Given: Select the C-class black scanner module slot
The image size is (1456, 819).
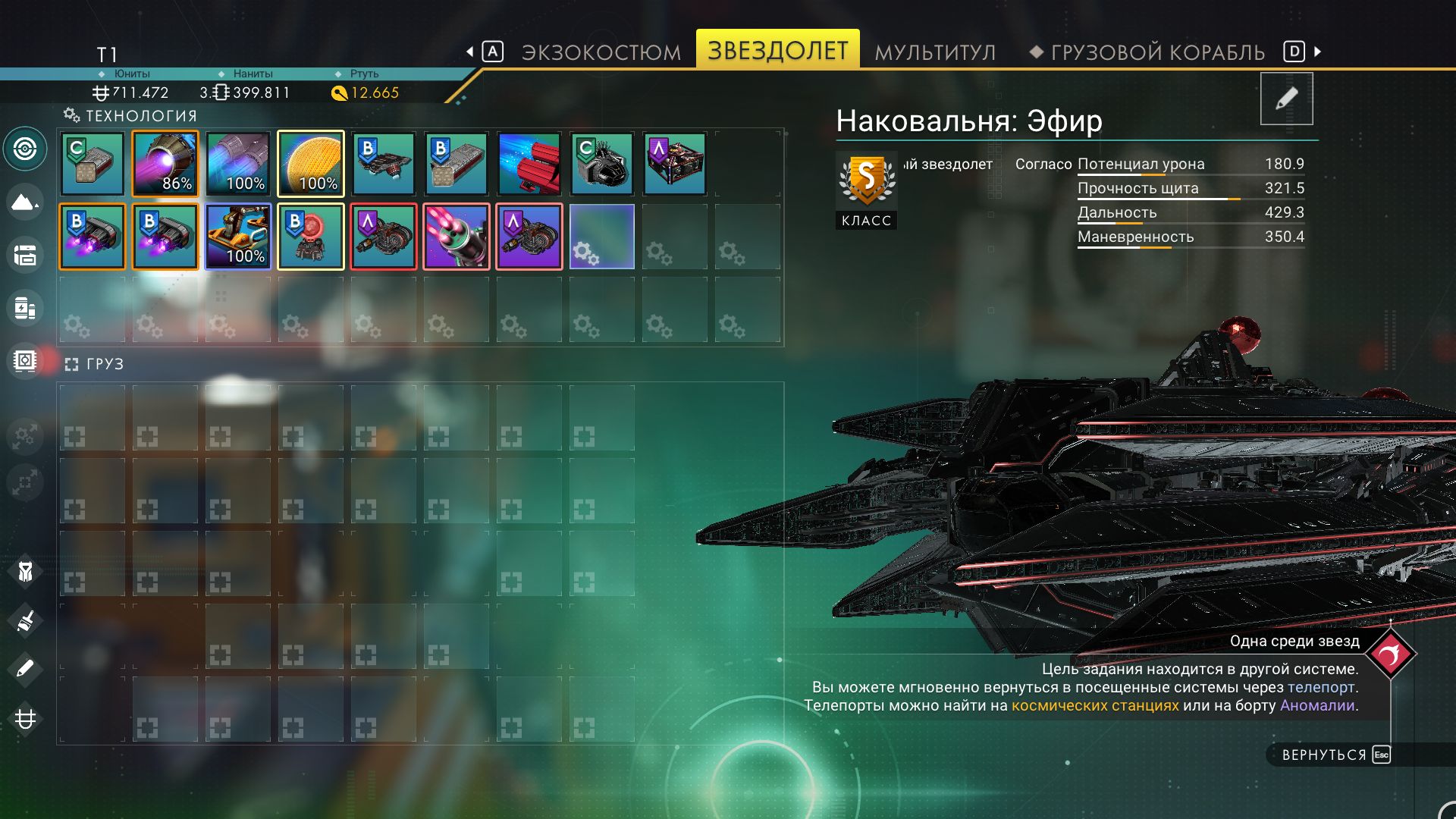Looking at the screenshot, I should pos(602,164).
